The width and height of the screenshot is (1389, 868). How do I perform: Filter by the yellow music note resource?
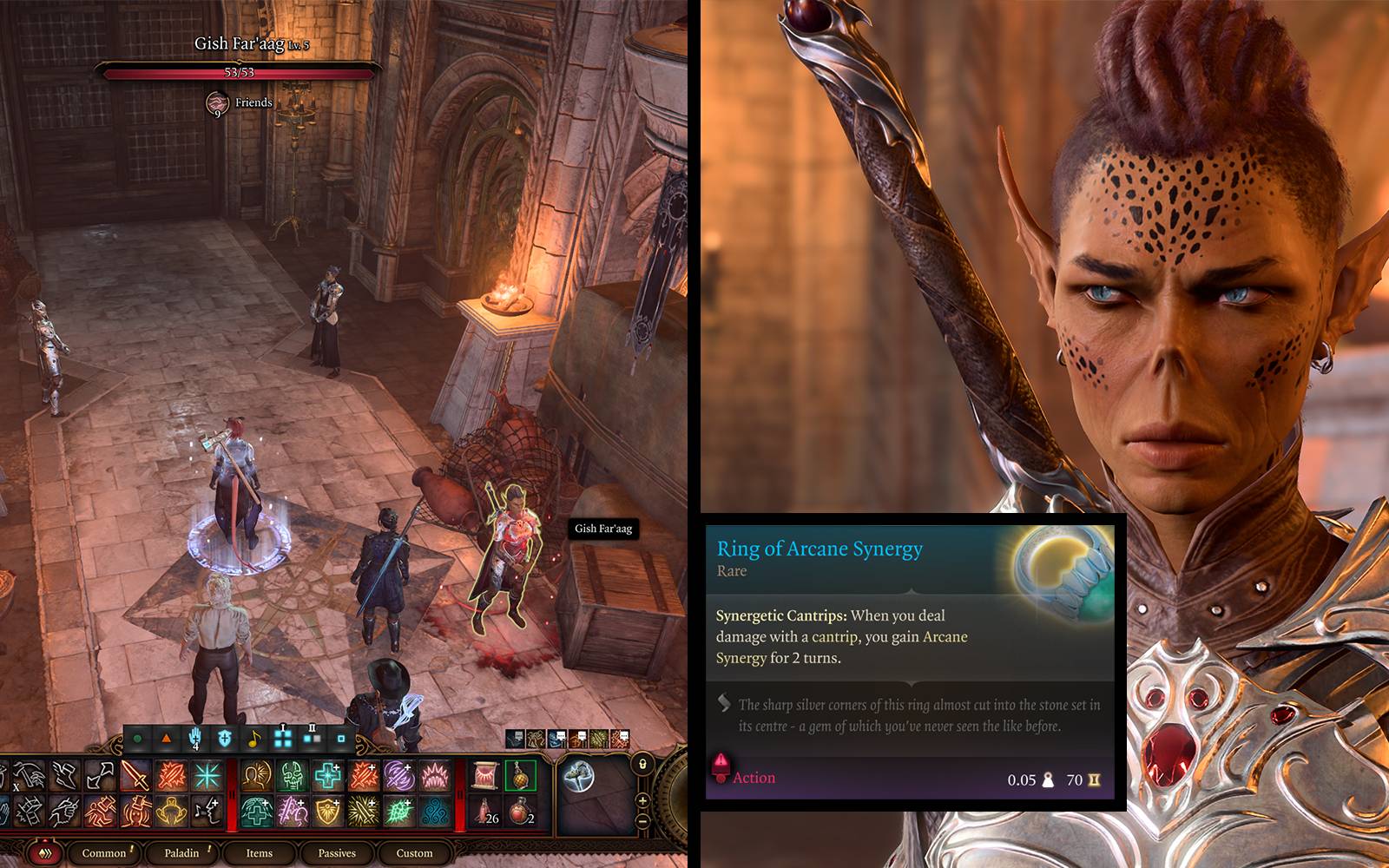click(x=253, y=740)
